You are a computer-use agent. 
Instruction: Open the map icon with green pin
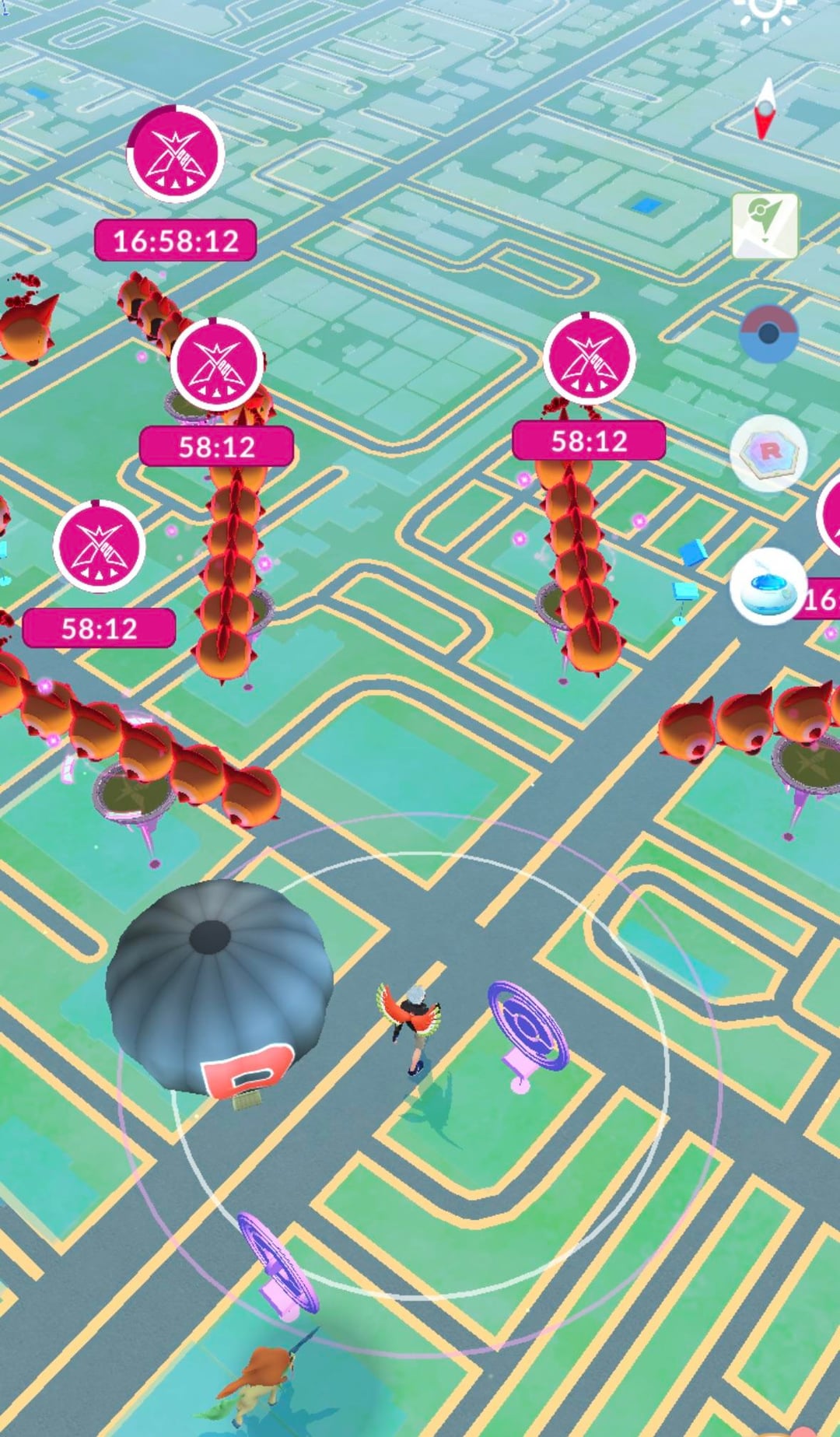pos(765,226)
